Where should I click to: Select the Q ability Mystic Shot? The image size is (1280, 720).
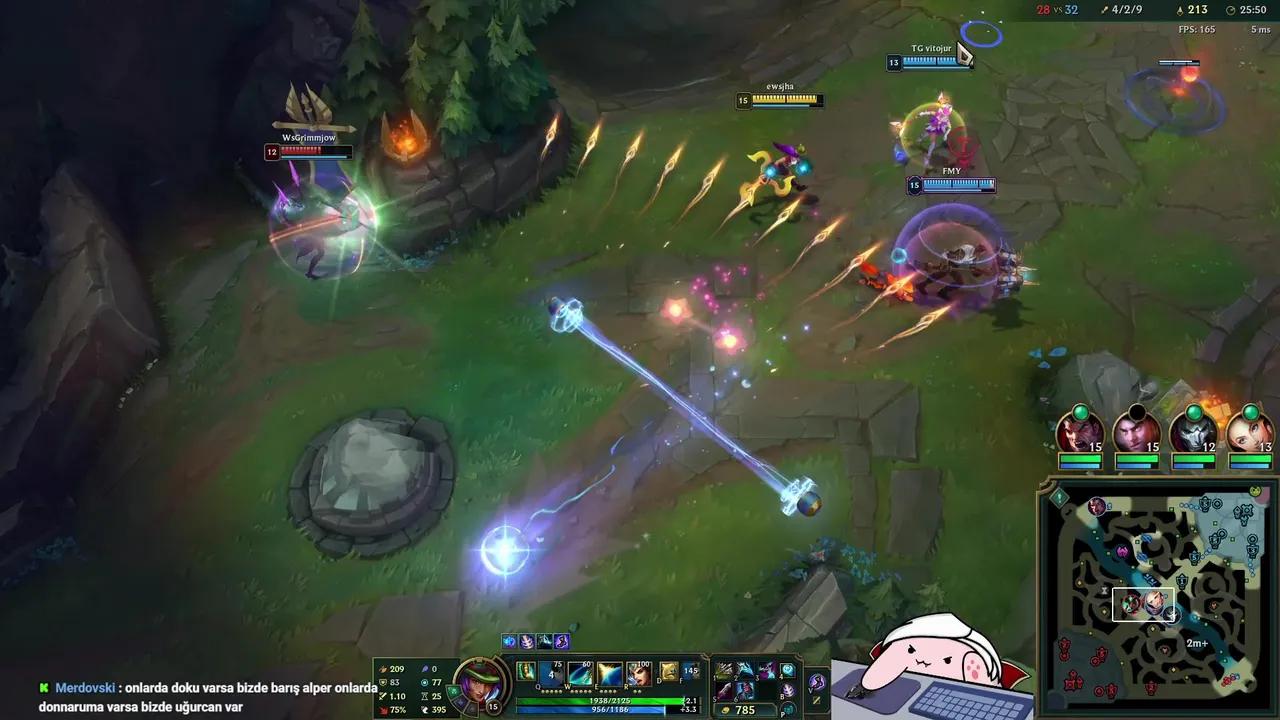point(550,673)
